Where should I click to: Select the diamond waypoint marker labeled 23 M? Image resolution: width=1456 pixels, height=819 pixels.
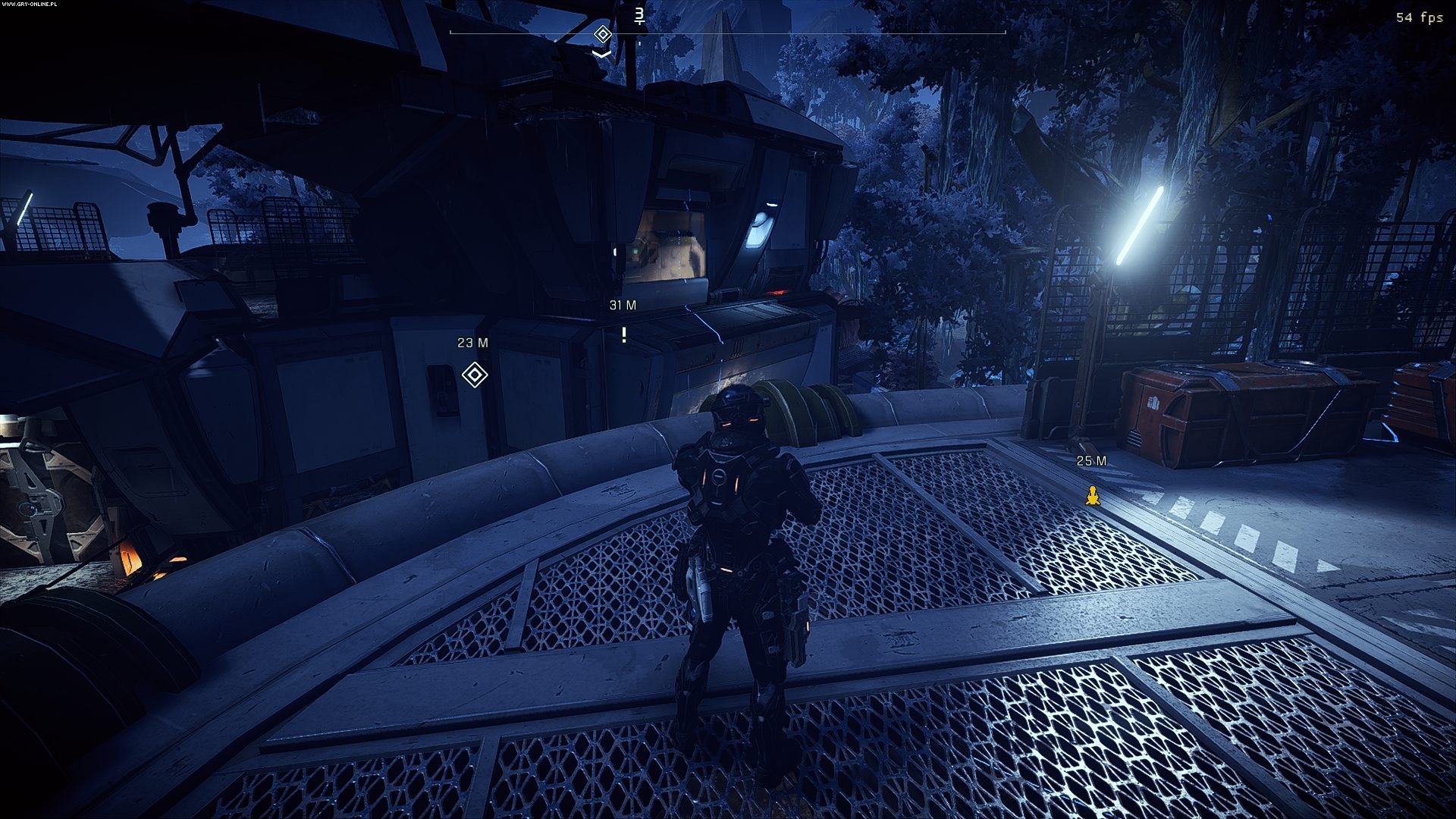(475, 375)
